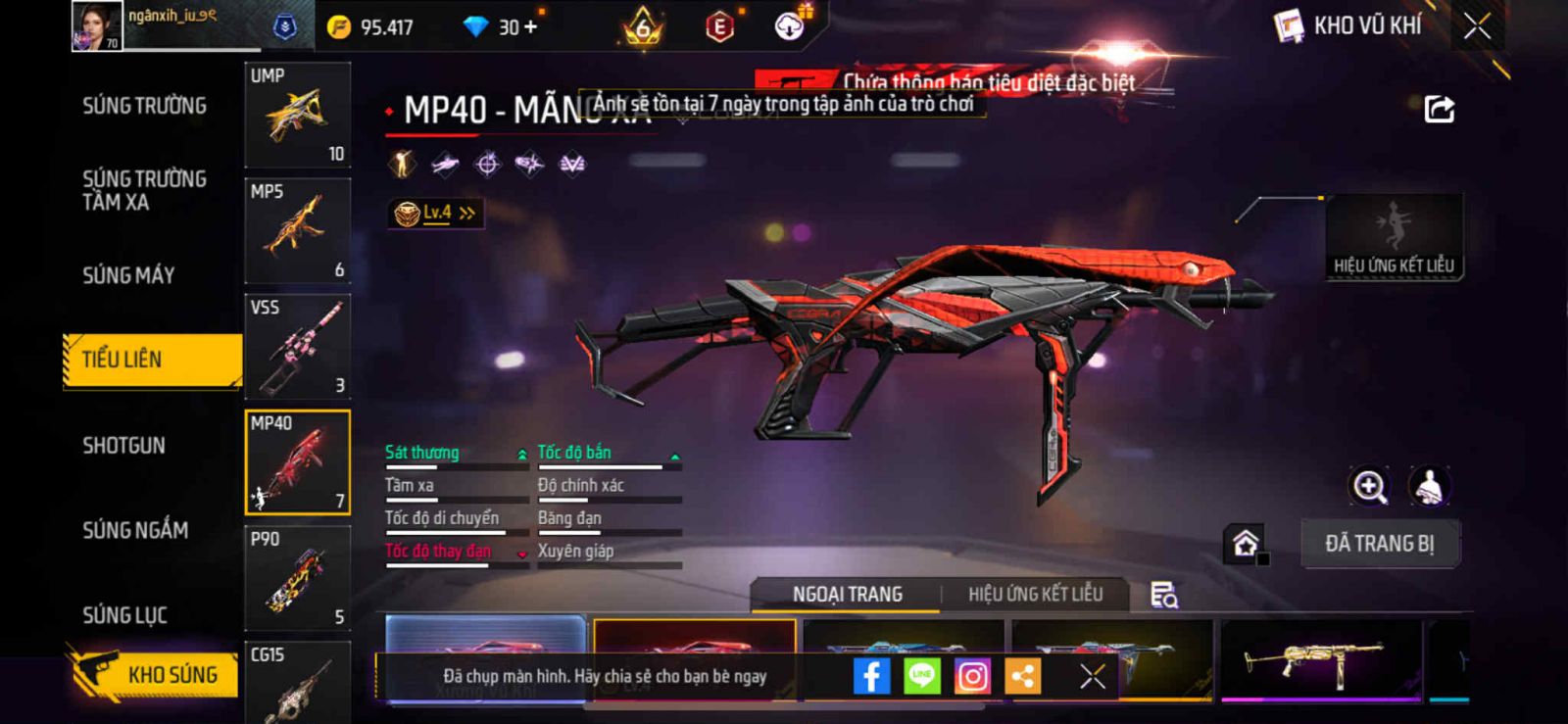Switch to SÚNG MÁY category

[x=128, y=275]
